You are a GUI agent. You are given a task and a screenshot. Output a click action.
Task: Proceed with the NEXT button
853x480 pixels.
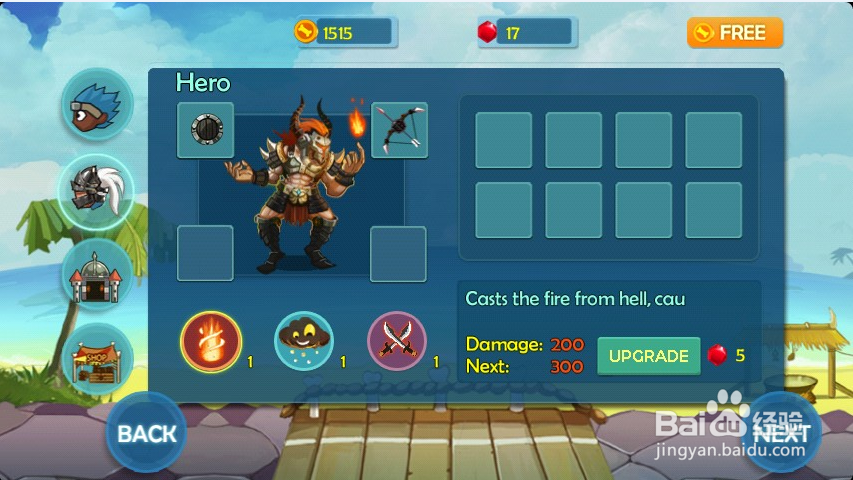coord(782,433)
